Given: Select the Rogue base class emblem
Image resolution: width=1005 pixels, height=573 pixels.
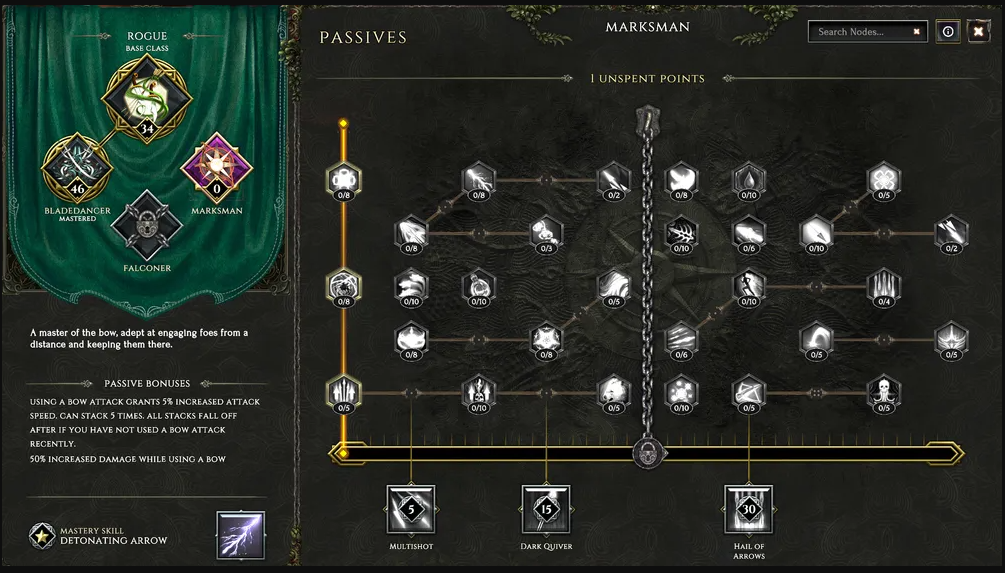Looking at the screenshot, I should point(147,97).
